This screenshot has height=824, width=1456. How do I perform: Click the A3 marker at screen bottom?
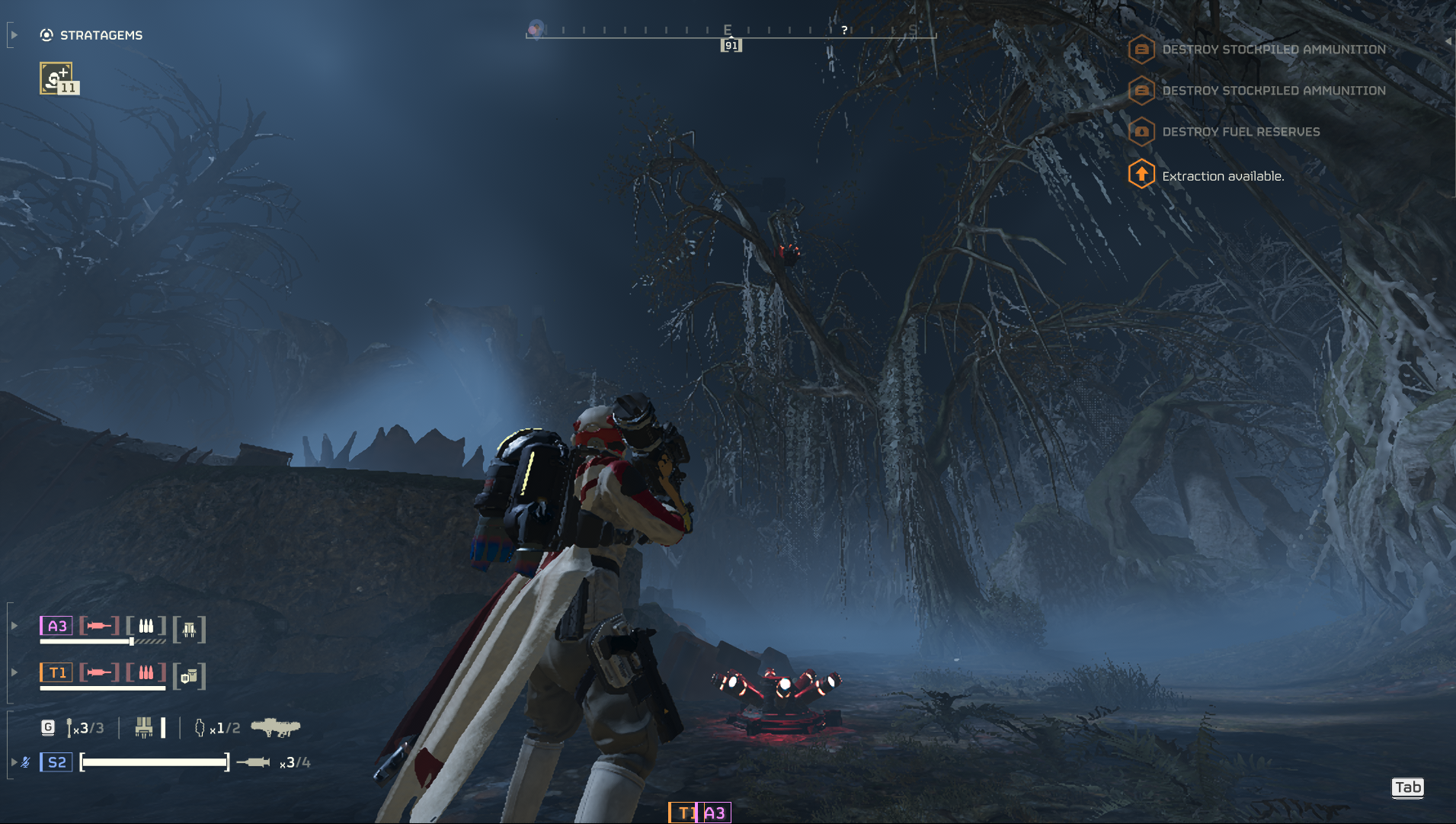click(715, 813)
